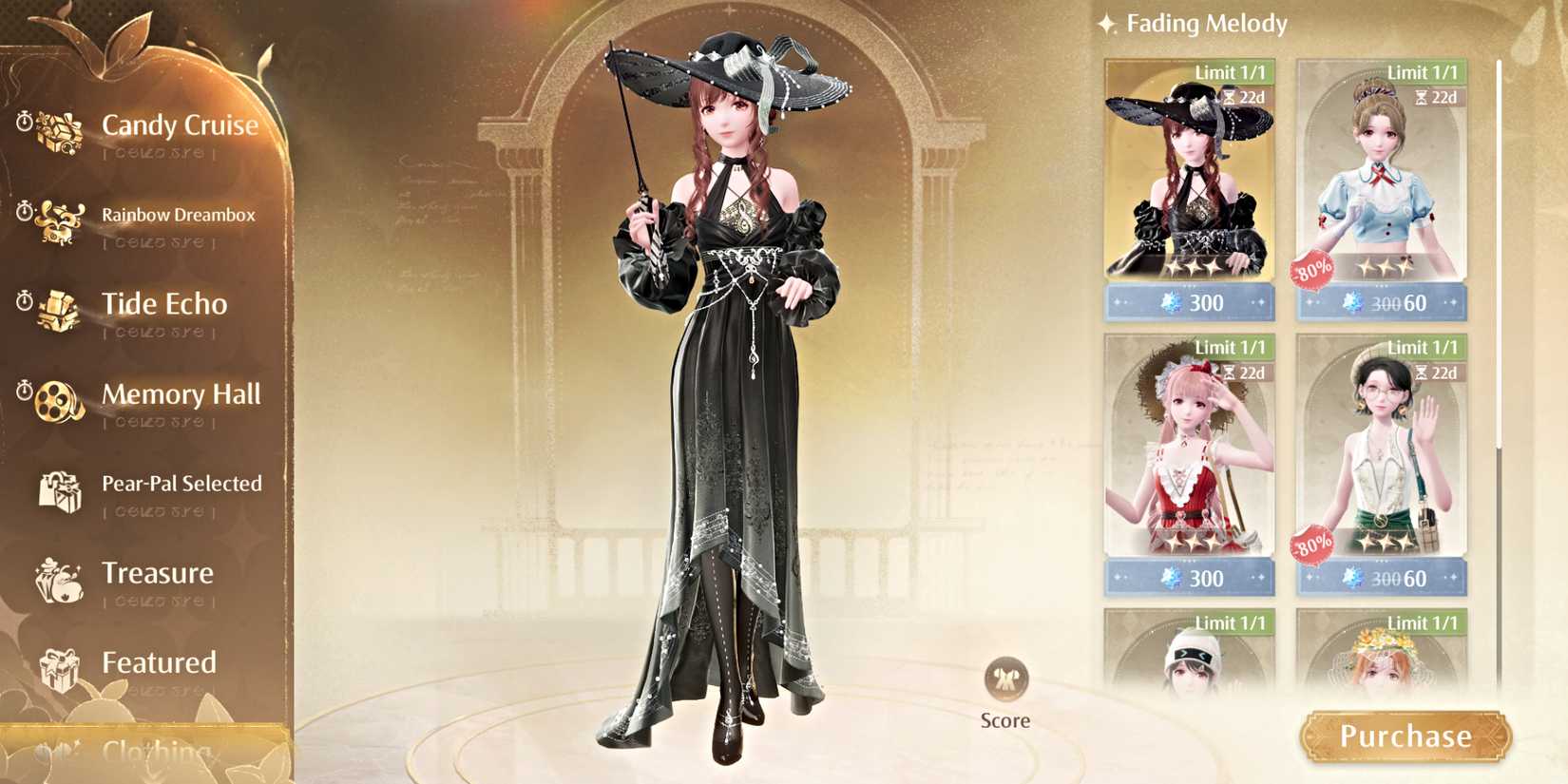
Task: Select the Memory Hall menu entry
Action: pos(182,395)
